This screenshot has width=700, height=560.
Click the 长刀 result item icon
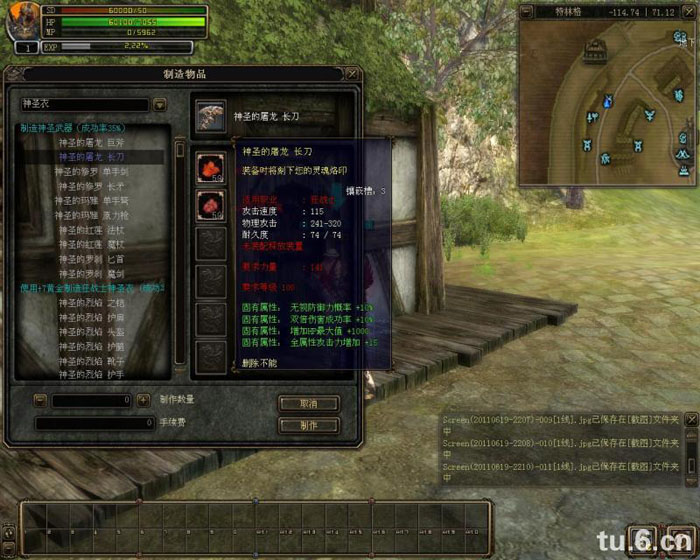pos(211,116)
